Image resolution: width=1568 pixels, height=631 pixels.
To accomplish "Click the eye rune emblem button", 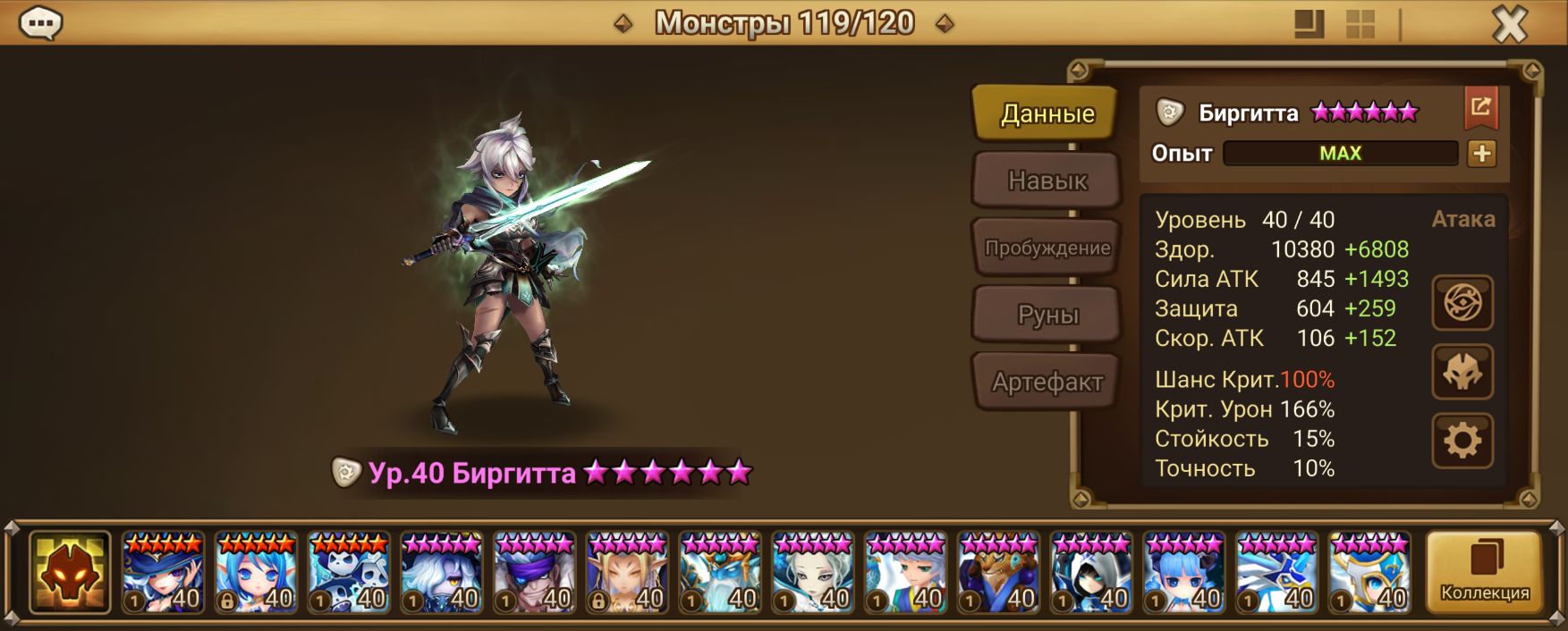I will pyautogui.click(x=1462, y=303).
